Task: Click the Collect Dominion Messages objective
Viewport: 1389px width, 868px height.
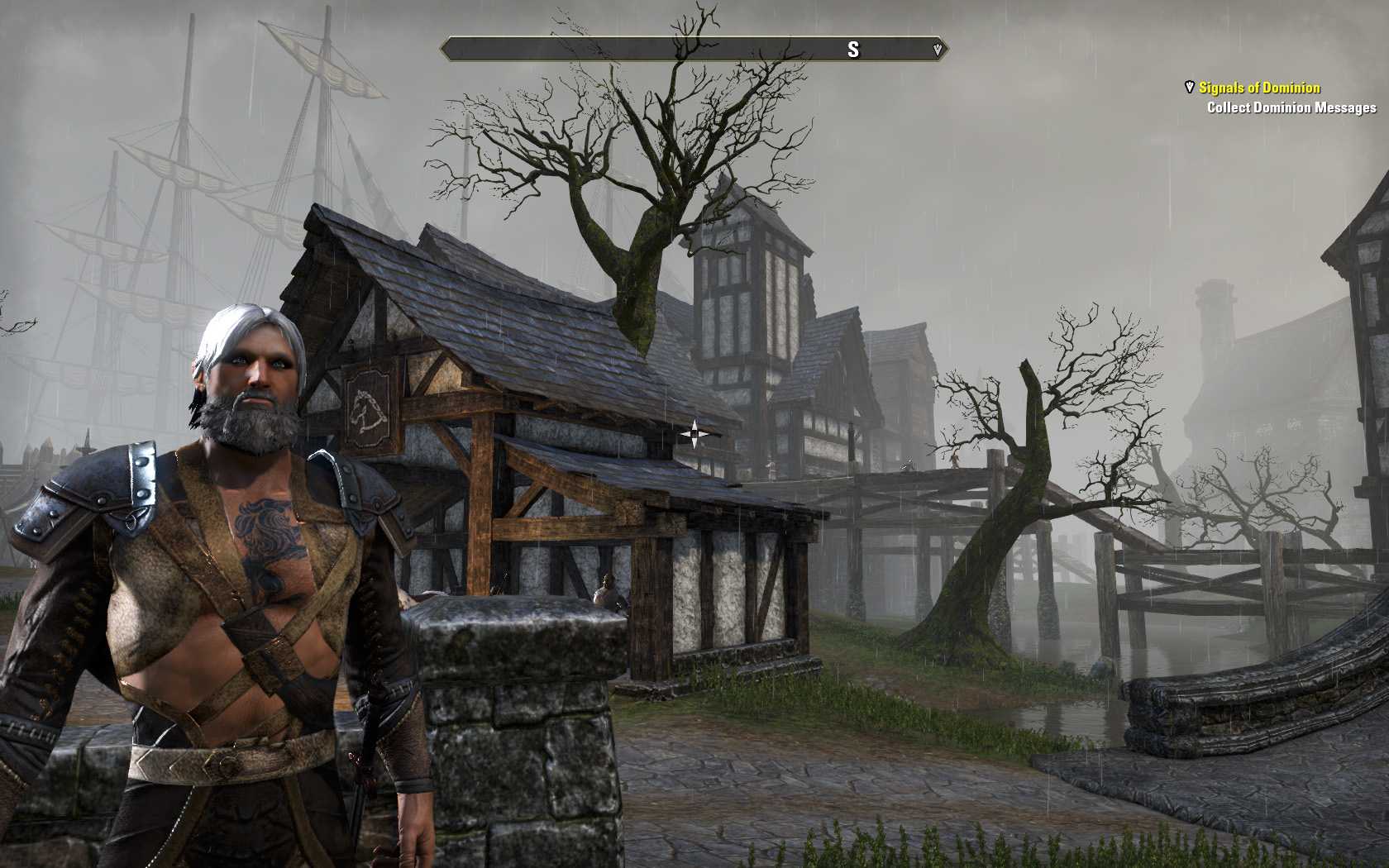Action: [1291, 107]
